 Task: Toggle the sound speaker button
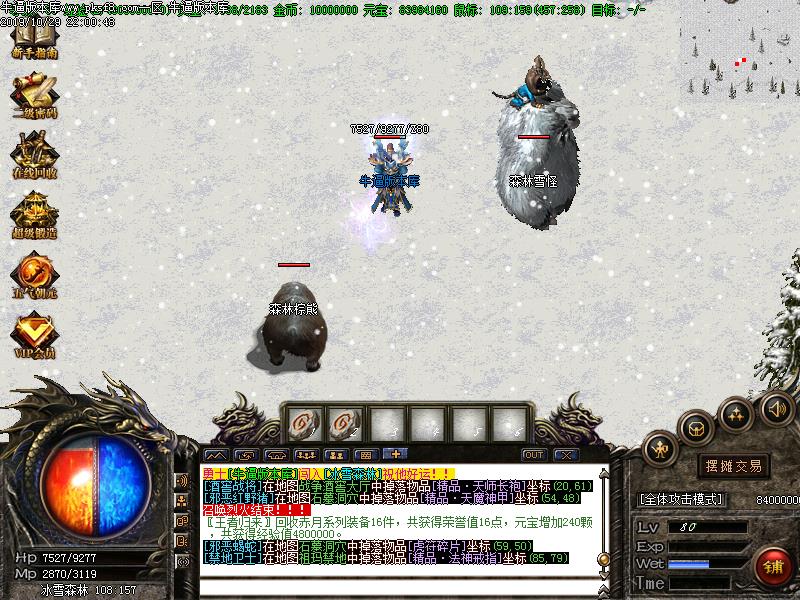click(776, 408)
